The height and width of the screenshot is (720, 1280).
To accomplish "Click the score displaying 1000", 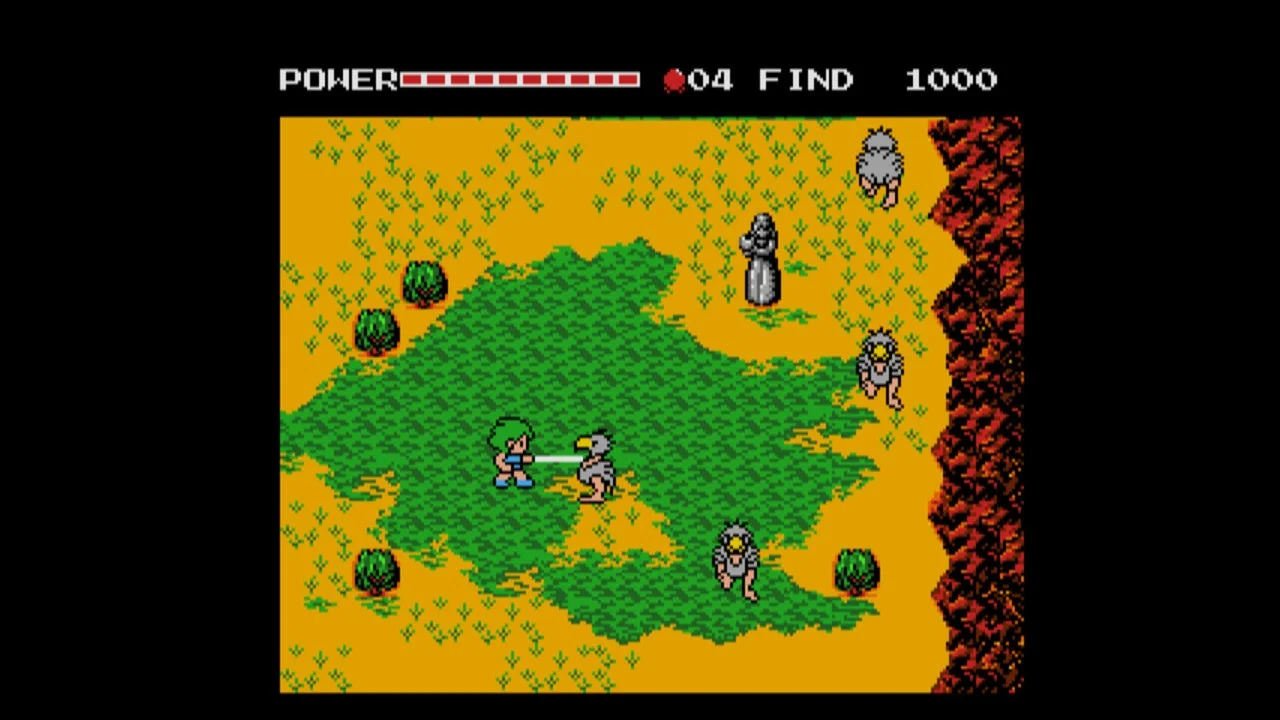I will tap(952, 77).
